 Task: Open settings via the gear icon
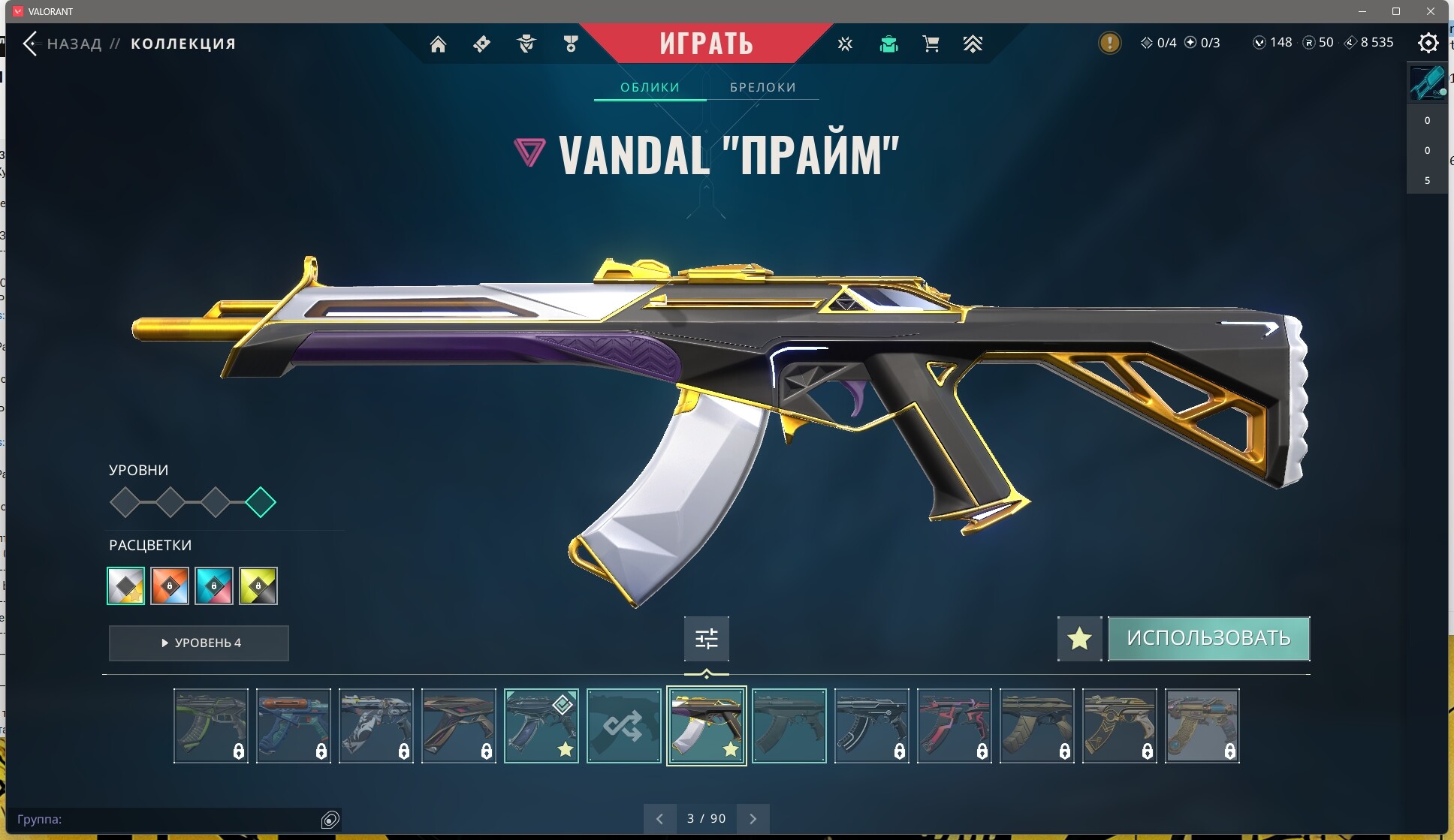1428,43
